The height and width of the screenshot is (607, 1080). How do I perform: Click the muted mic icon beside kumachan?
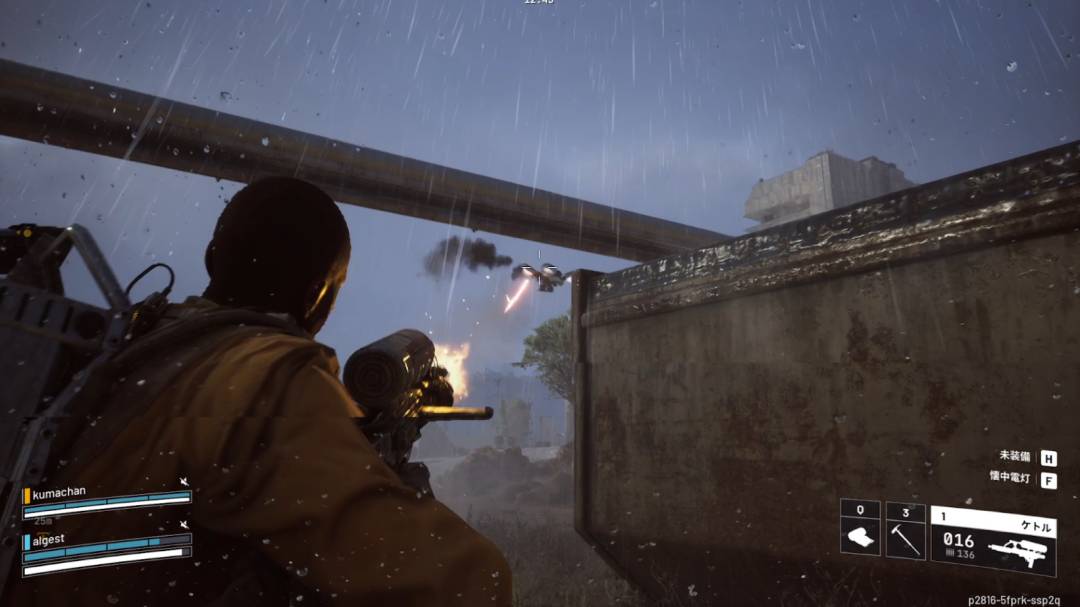pyautogui.click(x=184, y=483)
